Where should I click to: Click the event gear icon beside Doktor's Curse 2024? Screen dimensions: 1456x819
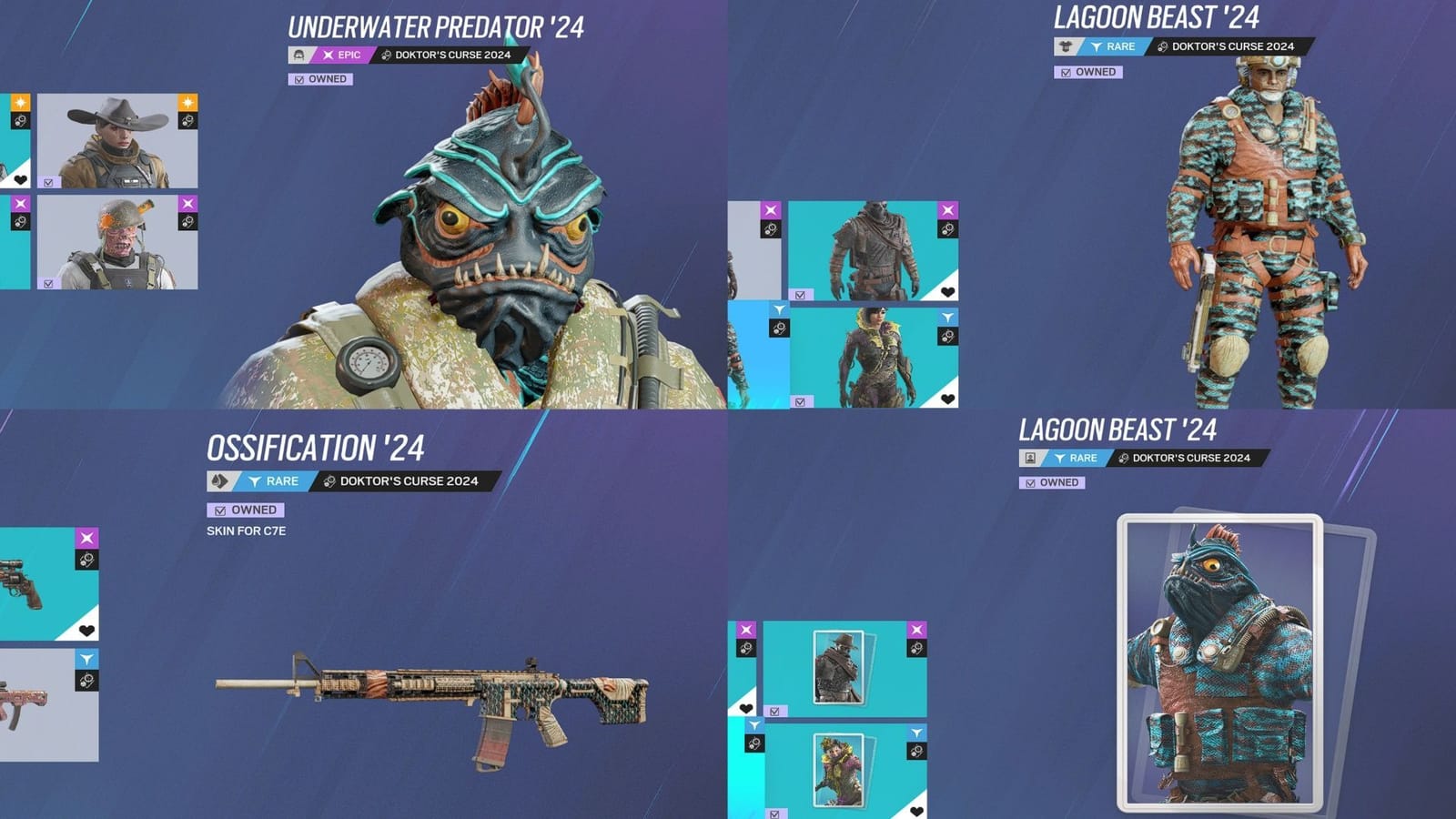tap(389, 56)
